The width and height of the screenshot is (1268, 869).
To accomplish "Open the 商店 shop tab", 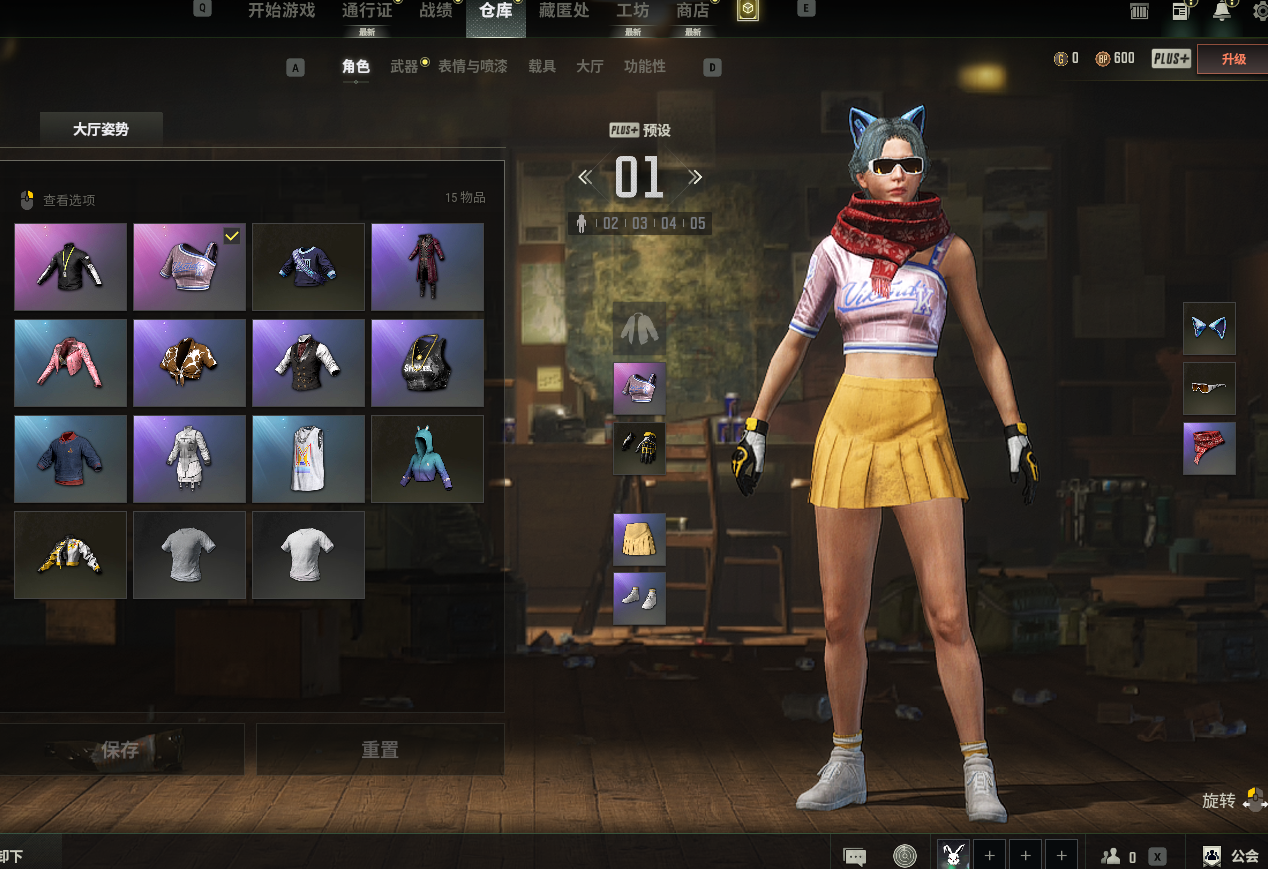I will click(693, 11).
